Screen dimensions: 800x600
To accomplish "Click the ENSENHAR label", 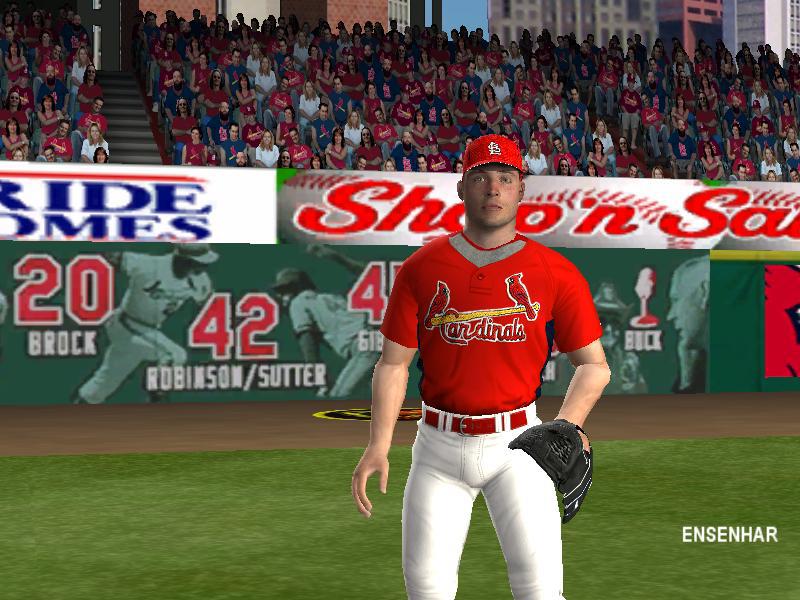I will (729, 534).
